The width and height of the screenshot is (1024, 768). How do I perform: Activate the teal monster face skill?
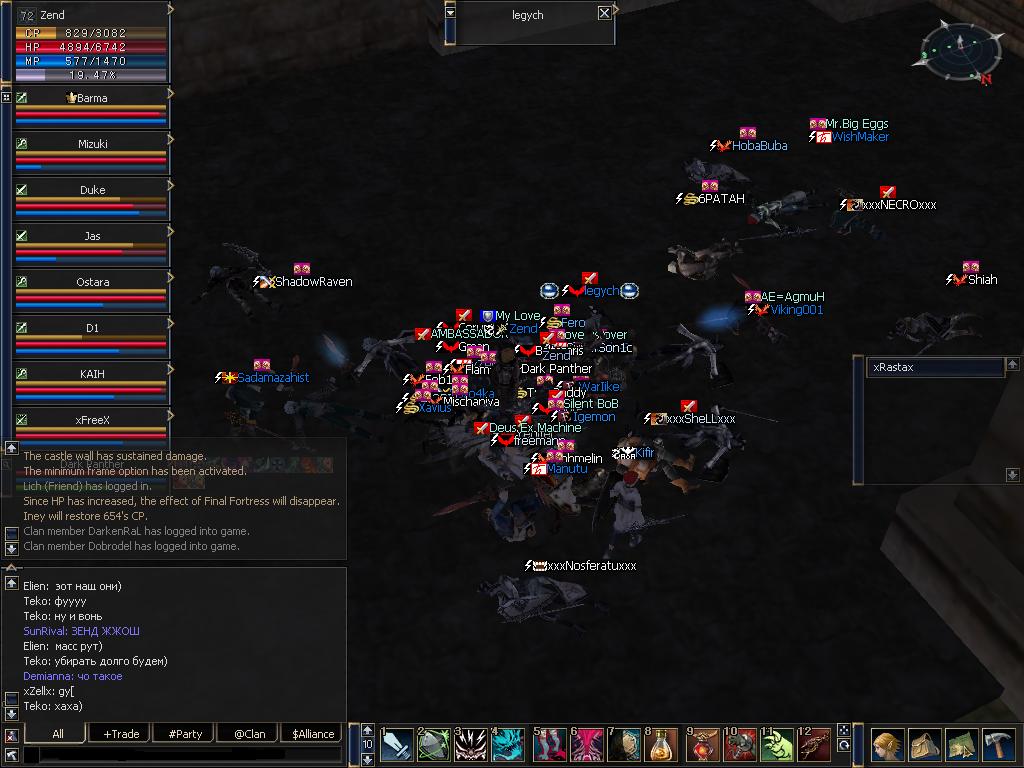point(510,746)
